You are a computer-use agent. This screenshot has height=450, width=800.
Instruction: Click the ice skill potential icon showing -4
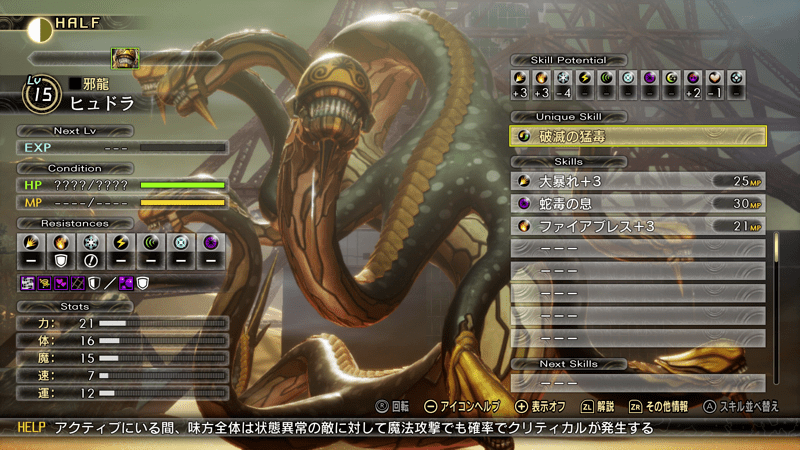[564, 78]
